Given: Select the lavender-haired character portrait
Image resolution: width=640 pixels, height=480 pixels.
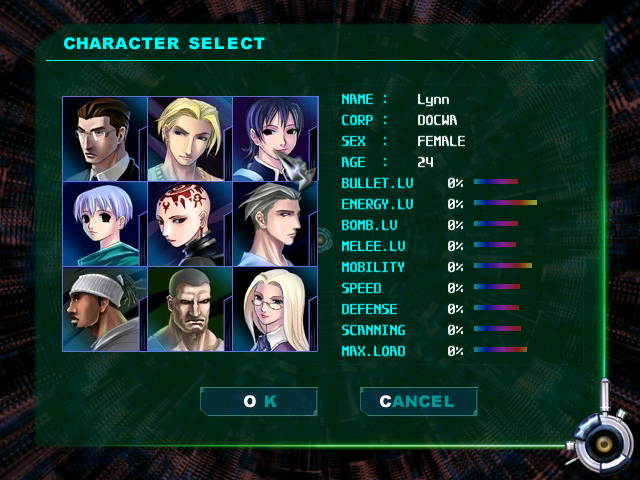Looking at the screenshot, I should 105,224.
